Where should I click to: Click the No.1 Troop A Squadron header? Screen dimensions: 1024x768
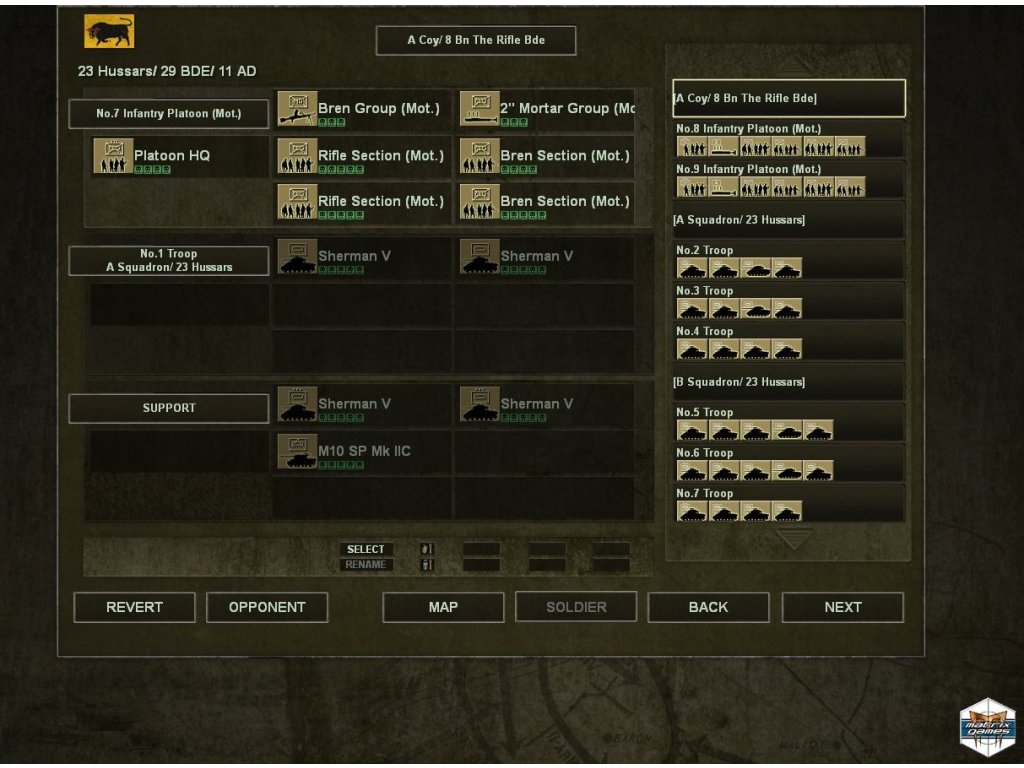[168, 261]
